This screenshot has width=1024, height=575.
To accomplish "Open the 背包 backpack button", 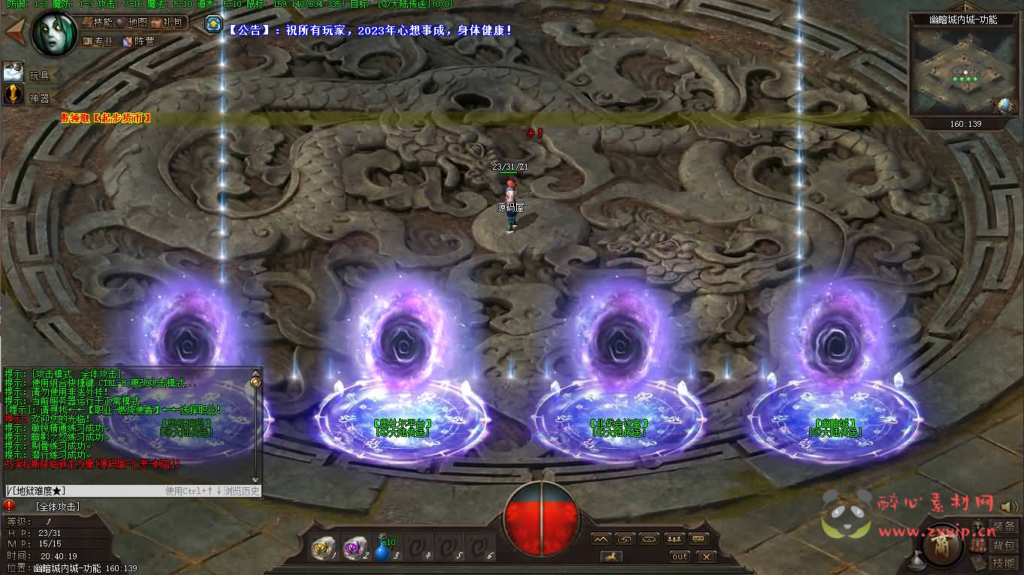I will click(x=1003, y=545).
